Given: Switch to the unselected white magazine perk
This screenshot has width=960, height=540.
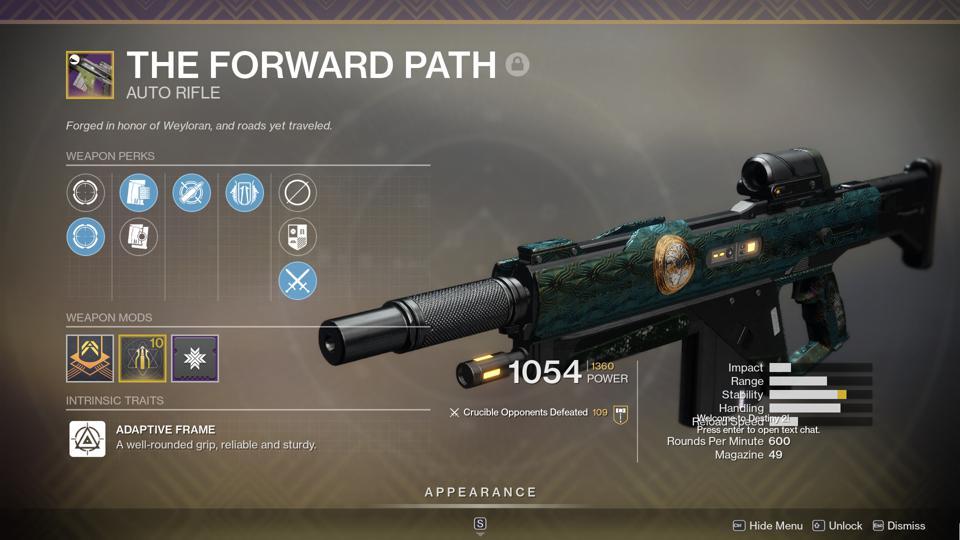Looking at the screenshot, I should click(139, 237).
